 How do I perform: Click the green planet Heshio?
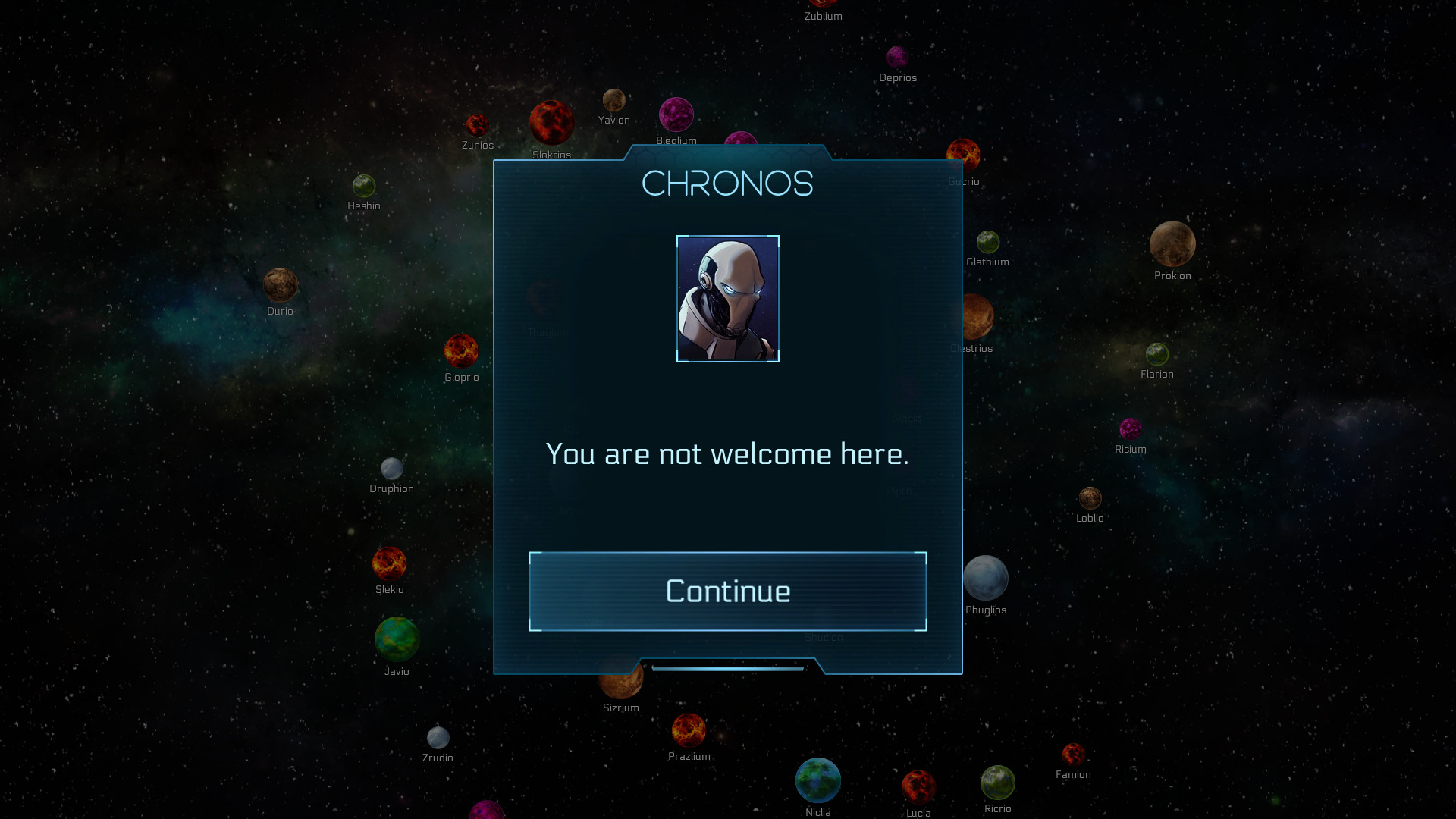[364, 184]
